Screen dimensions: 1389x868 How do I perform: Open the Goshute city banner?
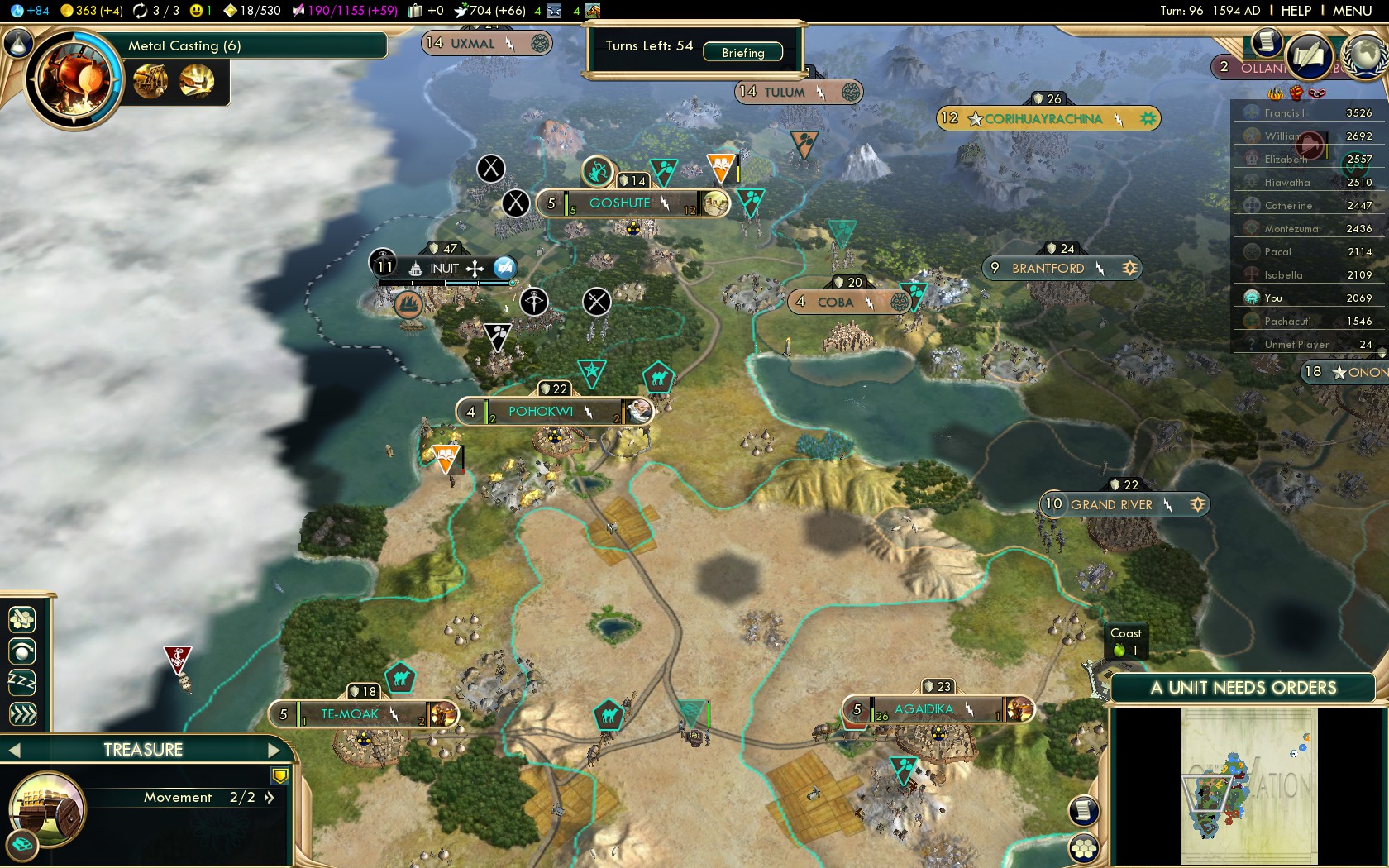[620, 203]
